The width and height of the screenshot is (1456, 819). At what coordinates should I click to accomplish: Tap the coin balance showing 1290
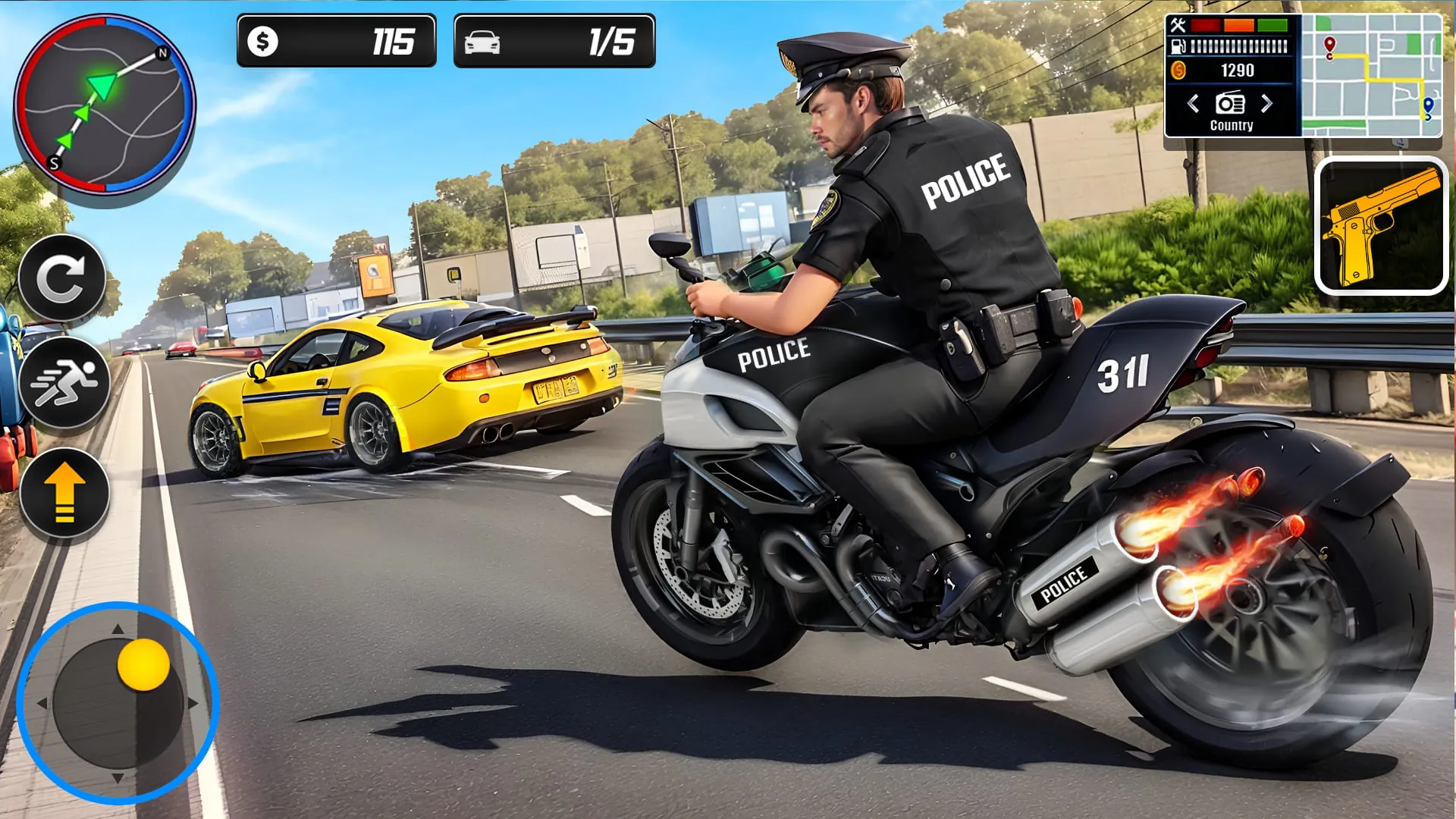tap(1238, 70)
